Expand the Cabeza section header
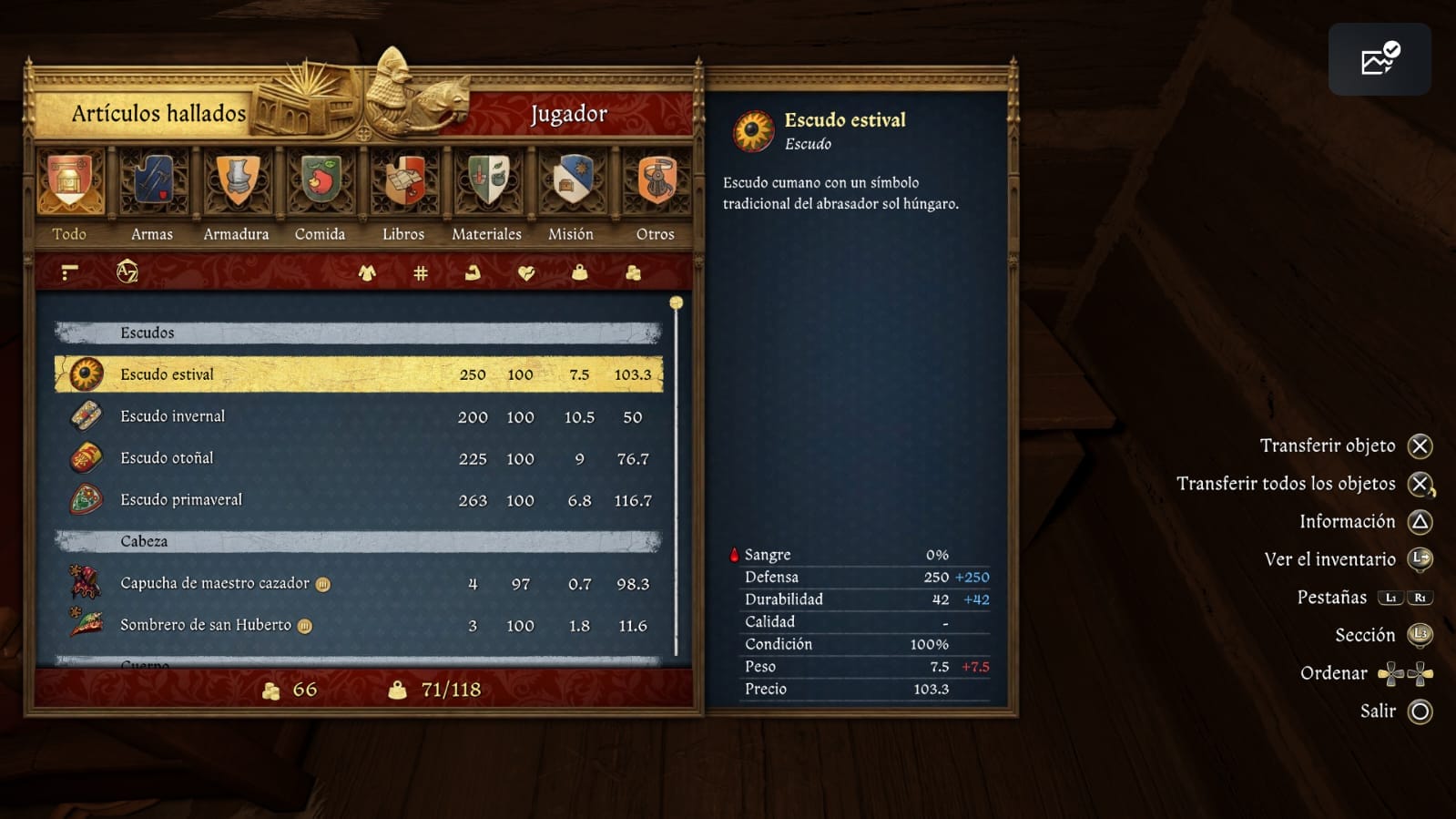Viewport: 1456px width, 819px height. coord(355,540)
